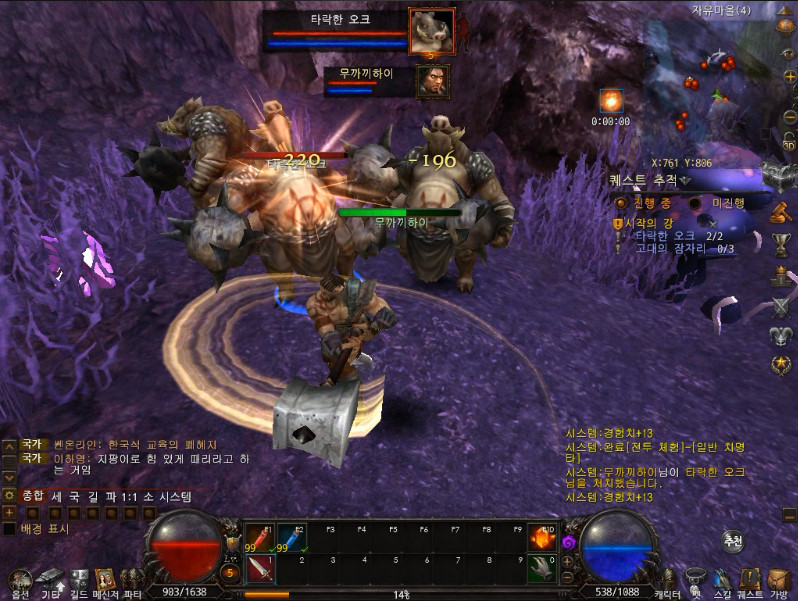Open the 옵션 options menu
This screenshot has height=601, width=798.
[x=19, y=580]
